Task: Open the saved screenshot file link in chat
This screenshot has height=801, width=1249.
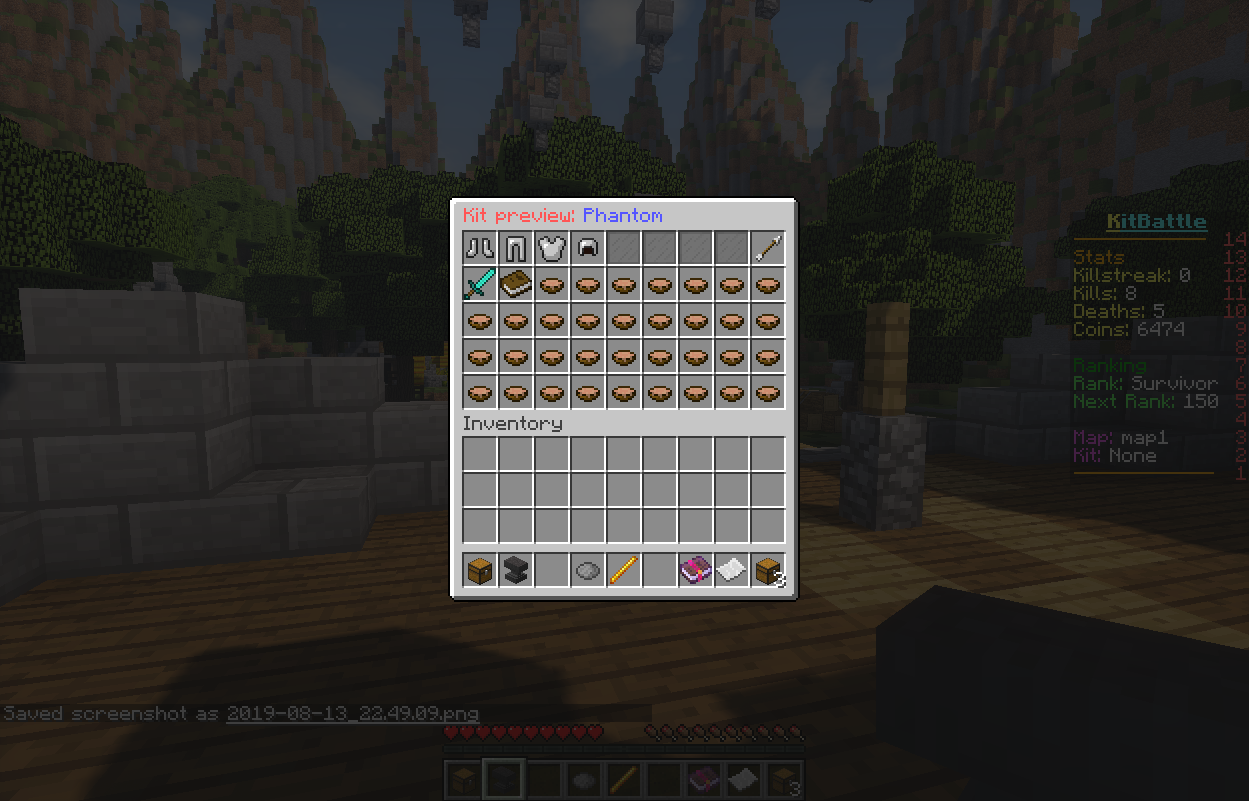Action: point(352,714)
